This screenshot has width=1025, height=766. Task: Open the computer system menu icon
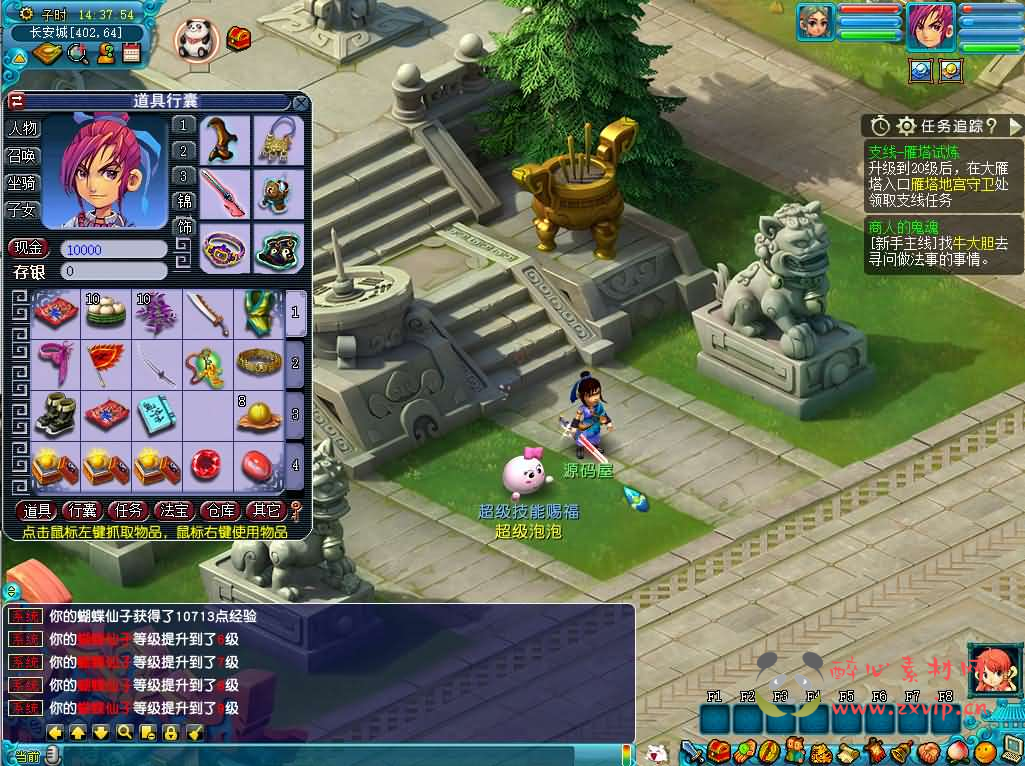coord(1010,750)
